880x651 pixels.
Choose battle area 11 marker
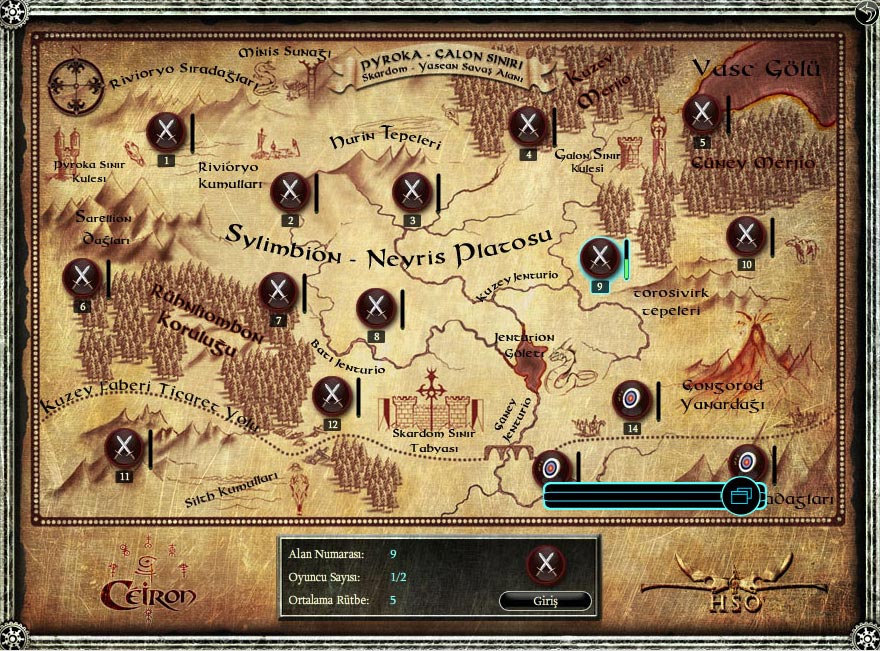(124, 448)
